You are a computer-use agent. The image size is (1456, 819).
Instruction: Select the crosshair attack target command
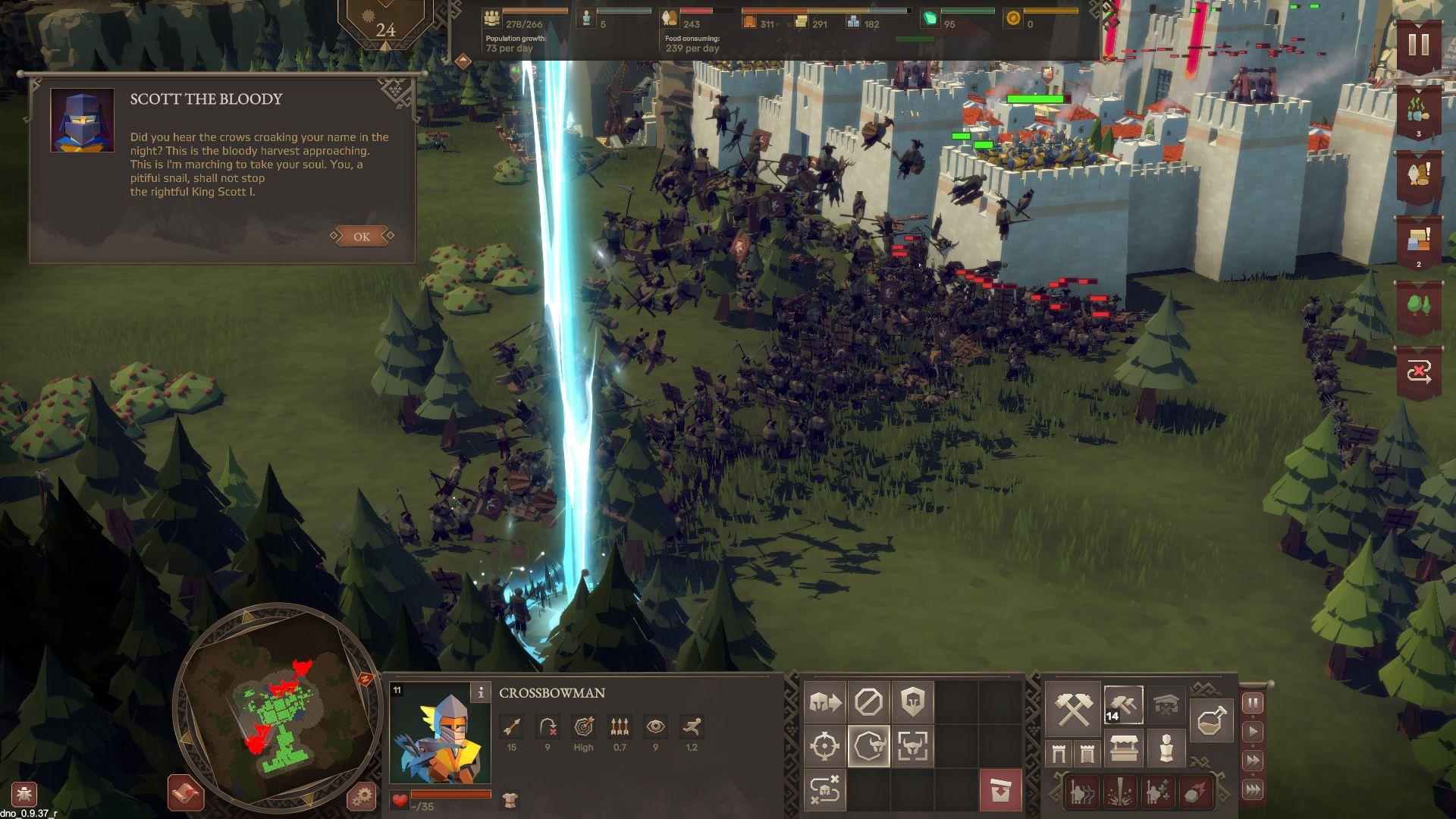(x=825, y=746)
